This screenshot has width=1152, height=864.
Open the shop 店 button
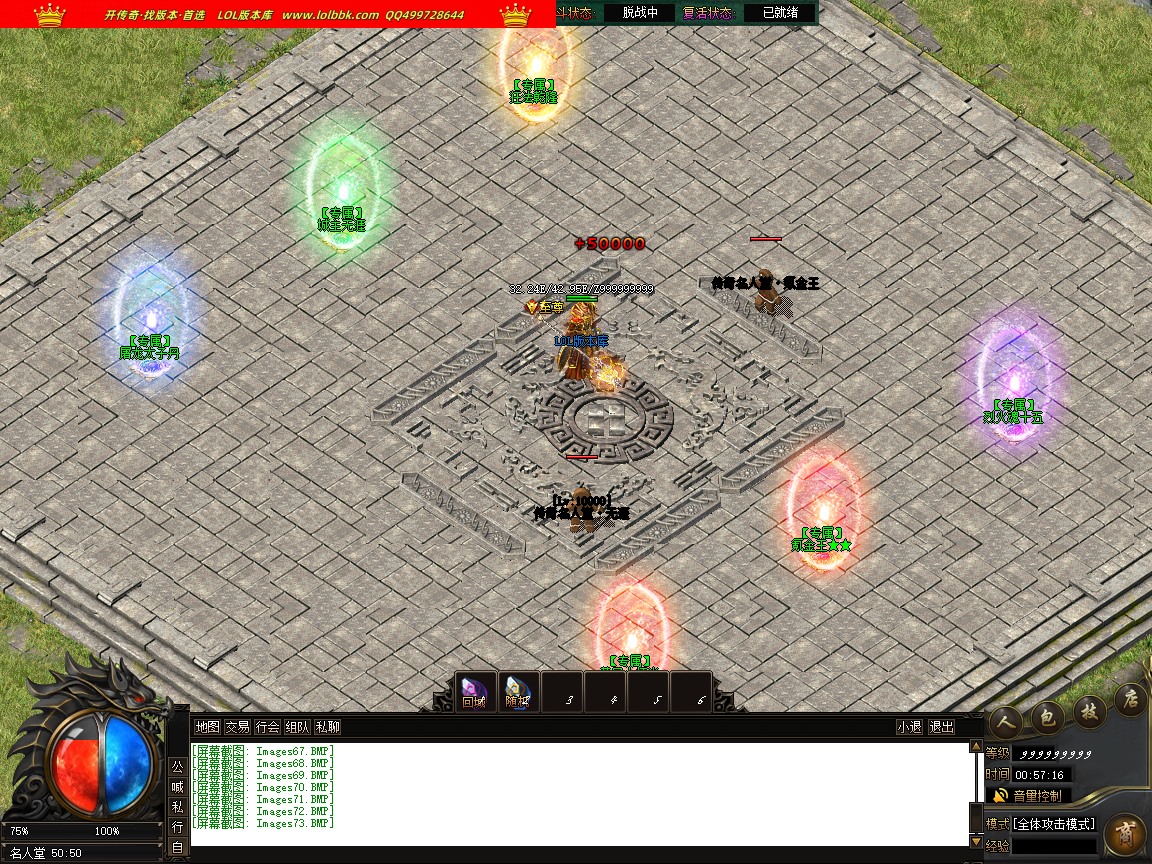click(1130, 698)
